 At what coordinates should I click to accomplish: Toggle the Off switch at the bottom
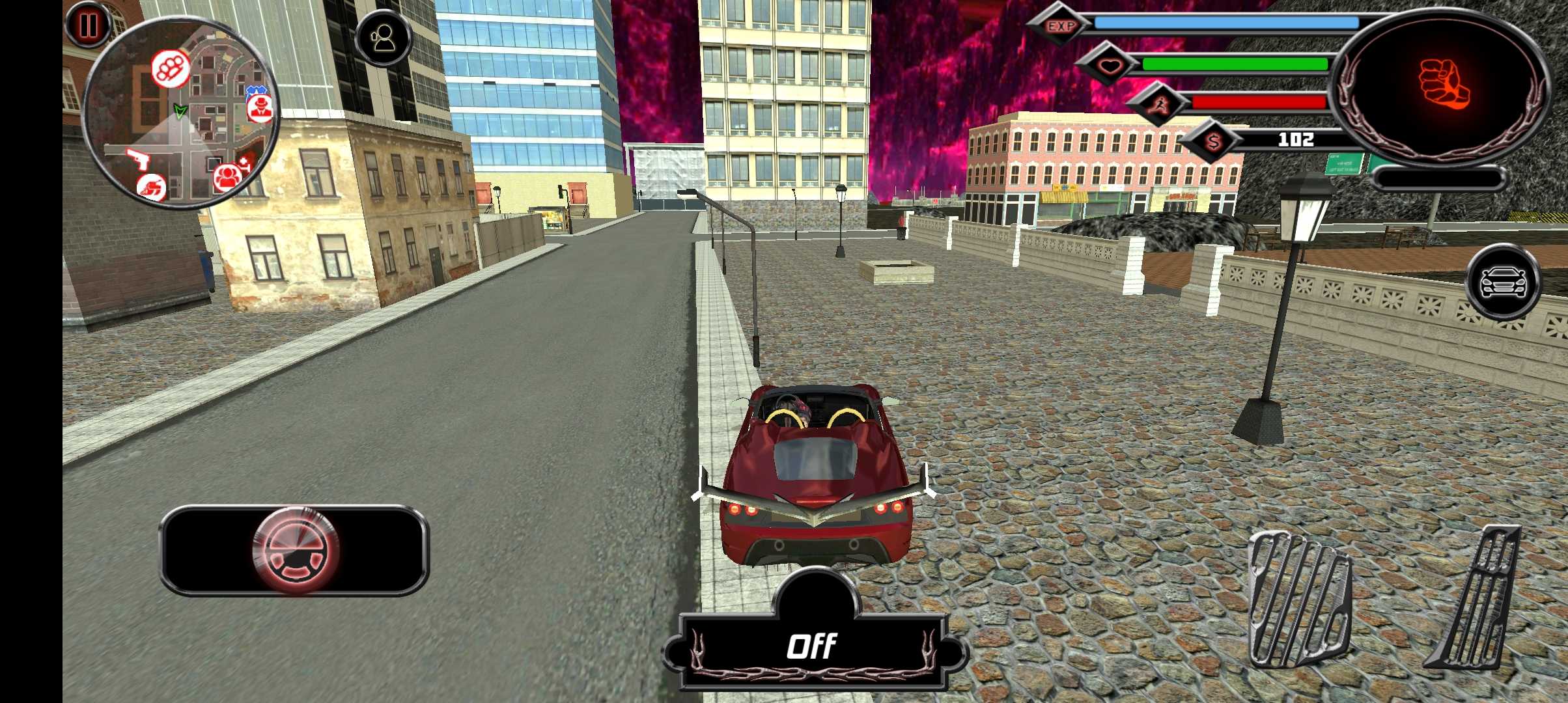click(811, 646)
